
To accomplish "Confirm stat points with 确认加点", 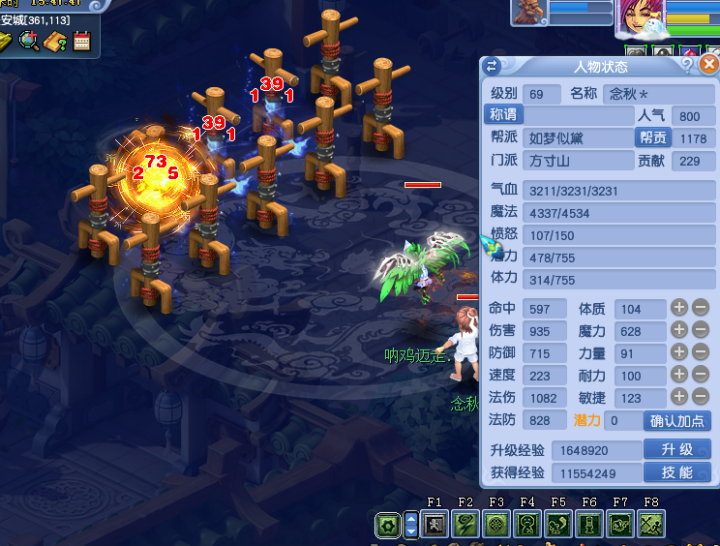I will pos(678,421).
